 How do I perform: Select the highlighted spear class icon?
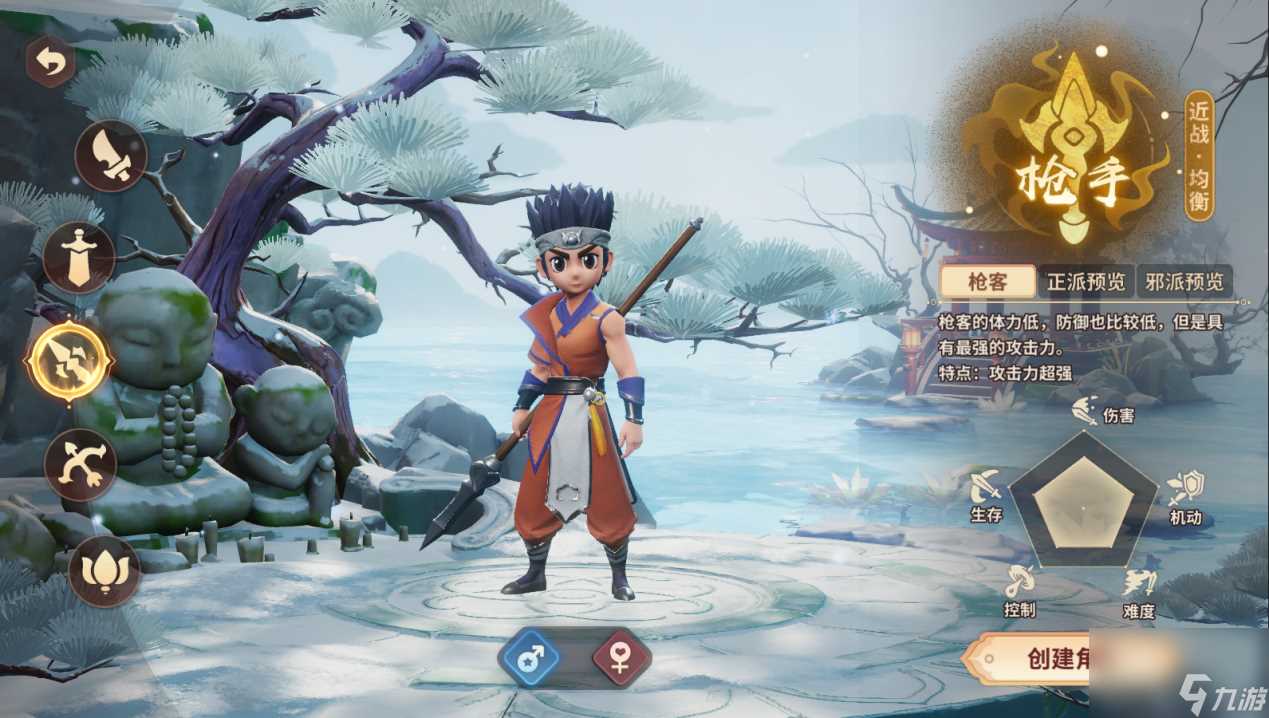69,360
